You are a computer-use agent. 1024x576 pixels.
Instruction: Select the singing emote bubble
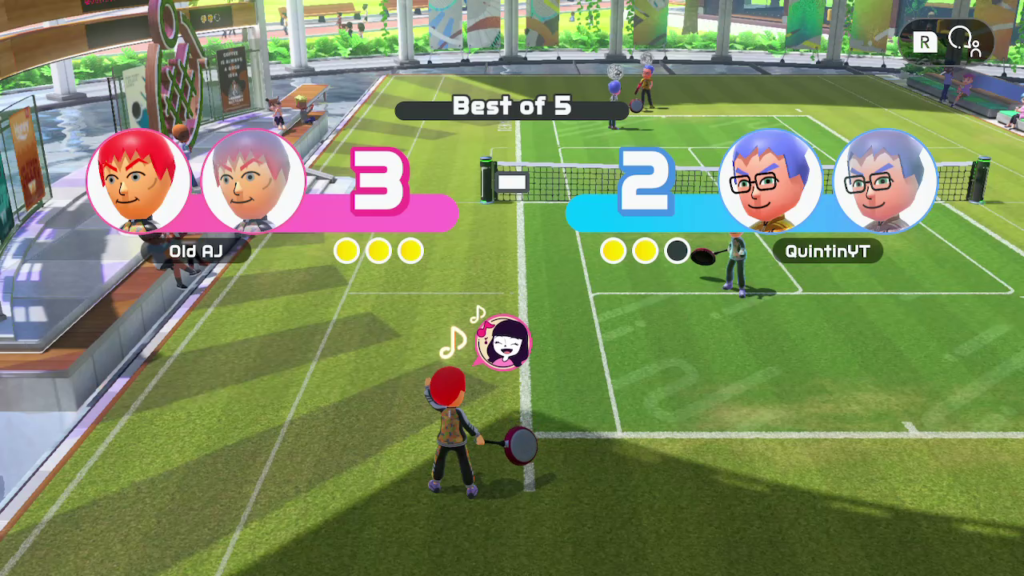pyautogui.click(x=503, y=343)
